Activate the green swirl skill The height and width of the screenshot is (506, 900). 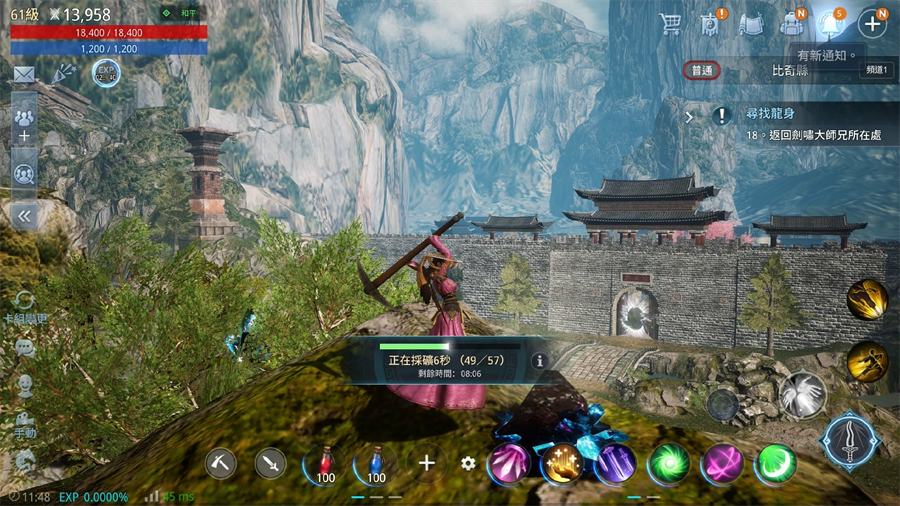tap(668, 463)
